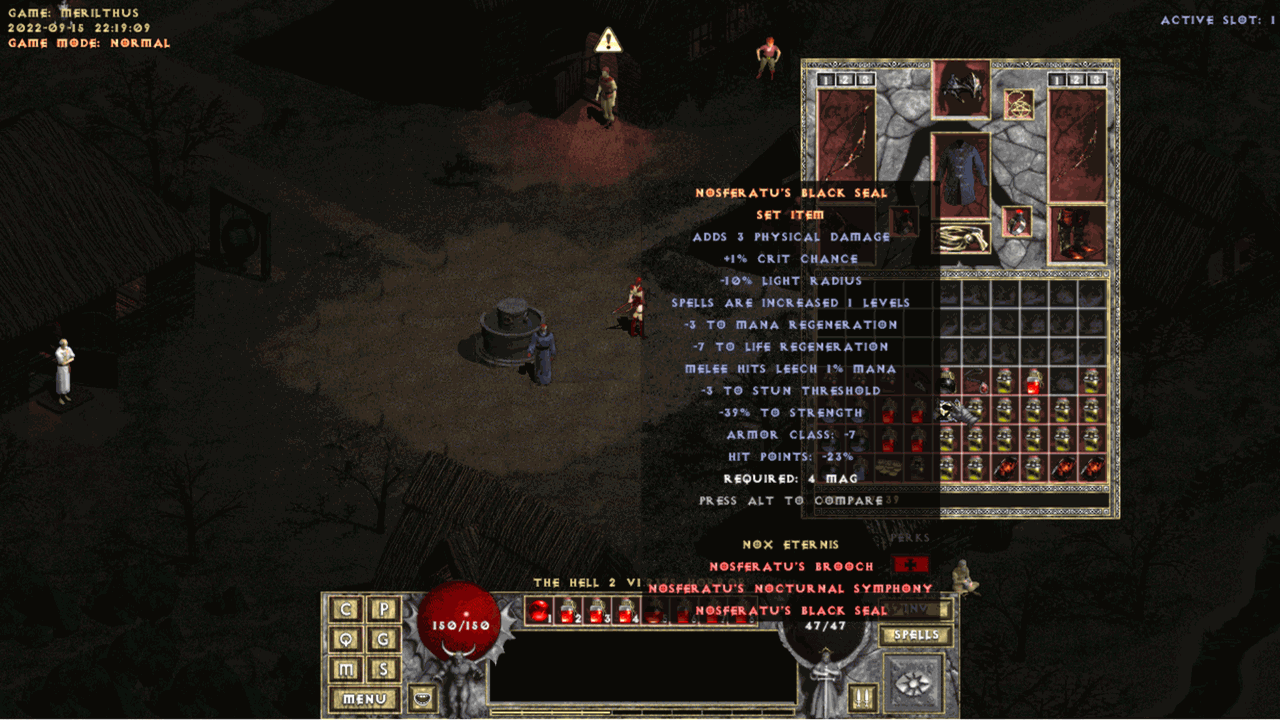Open the game MENU
This screenshot has width=1280, height=720.
pos(364,698)
